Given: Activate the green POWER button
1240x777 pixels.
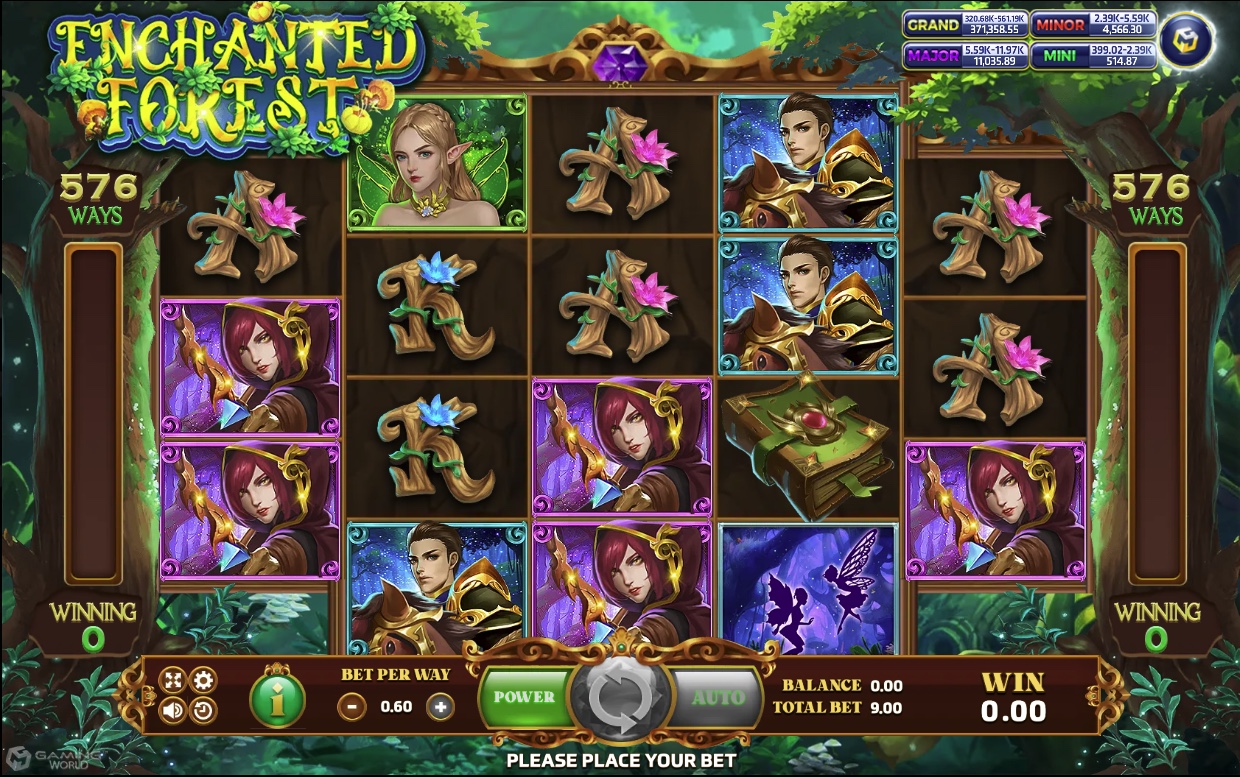Looking at the screenshot, I should pyautogui.click(x=524, y=697).
